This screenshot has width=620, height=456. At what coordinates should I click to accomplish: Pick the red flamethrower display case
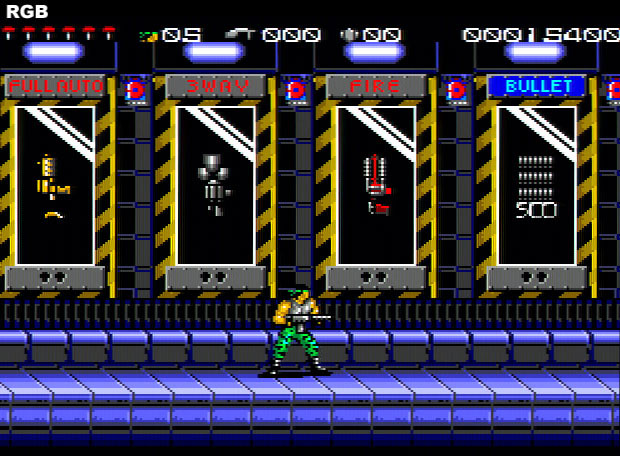(x=376, y=185)
